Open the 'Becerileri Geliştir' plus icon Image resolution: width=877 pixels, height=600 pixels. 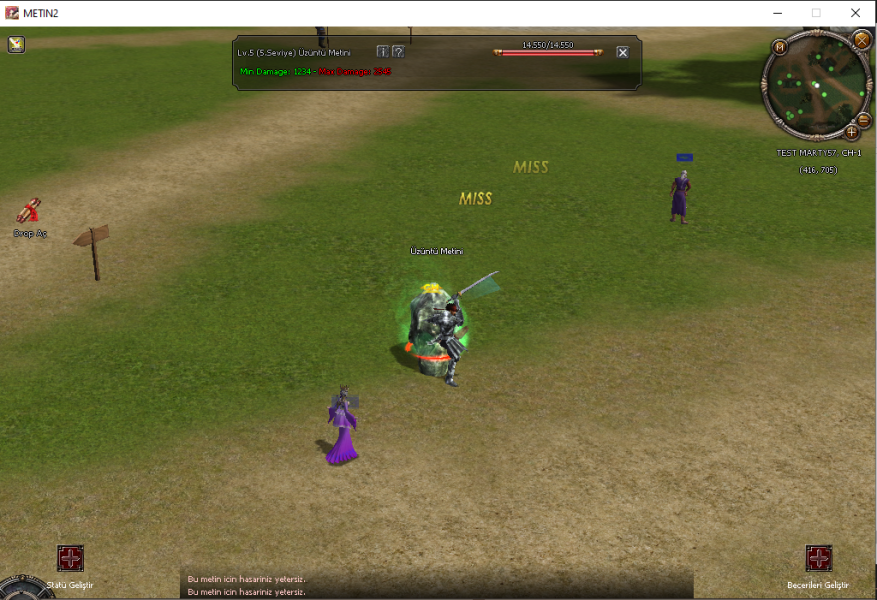[818, 558]
